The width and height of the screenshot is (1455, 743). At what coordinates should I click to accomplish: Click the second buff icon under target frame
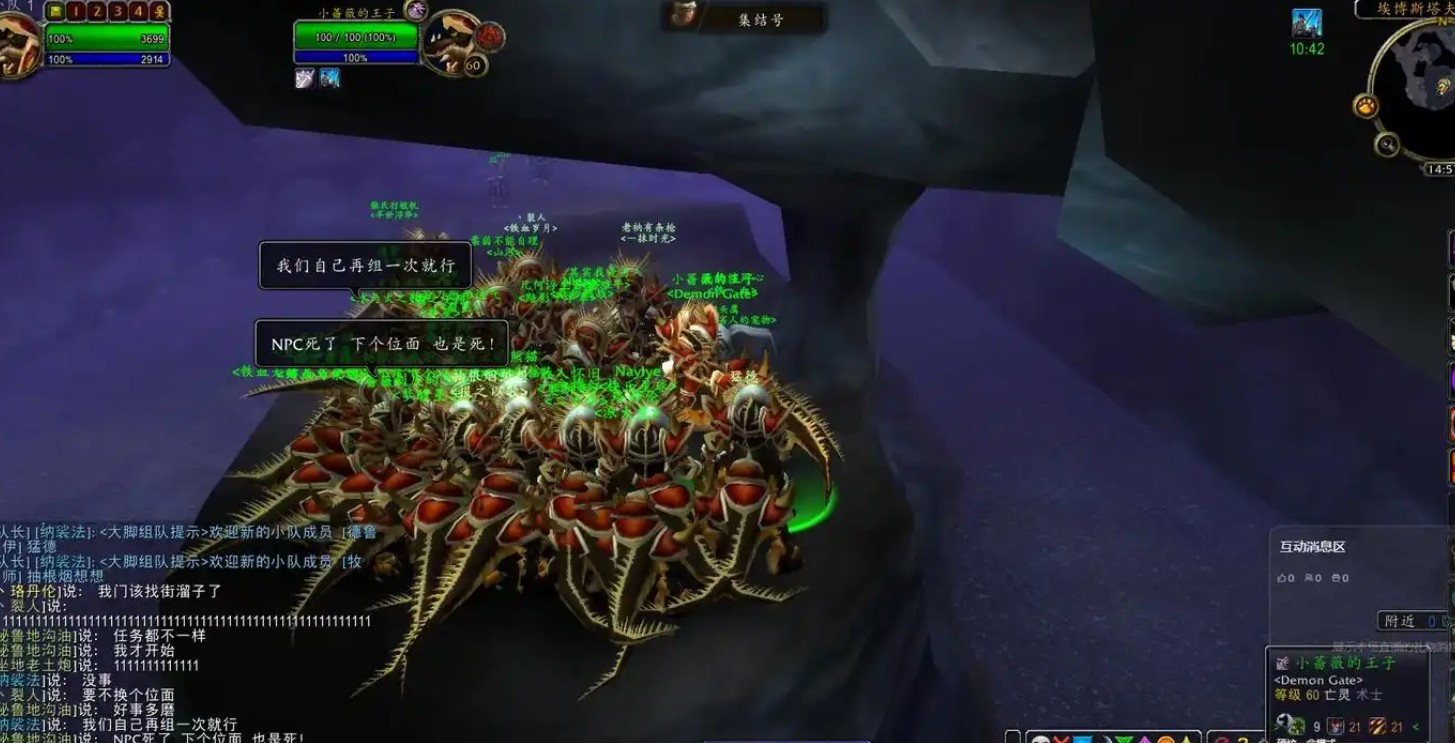(x=329, y=78)
